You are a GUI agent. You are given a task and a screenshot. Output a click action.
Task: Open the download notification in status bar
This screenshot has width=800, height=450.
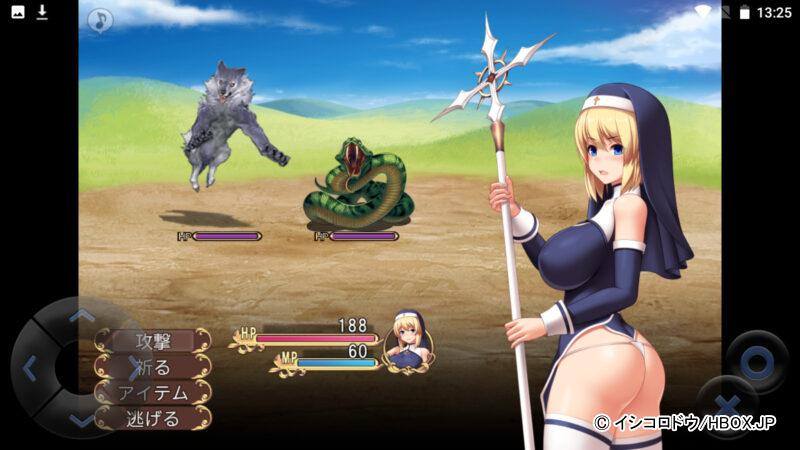tap(43, 12)
